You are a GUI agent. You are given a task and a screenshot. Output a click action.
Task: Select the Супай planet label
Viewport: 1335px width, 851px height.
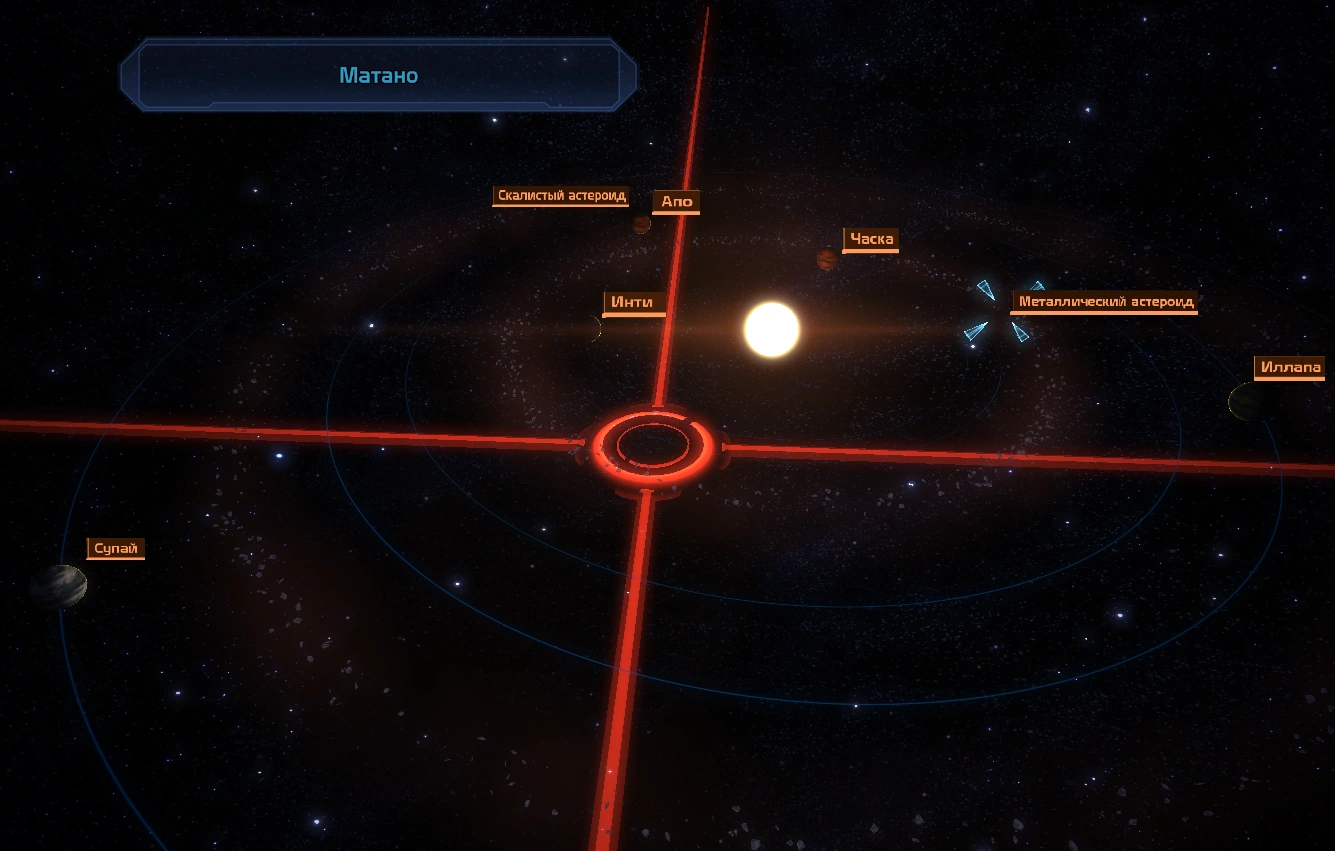[116, 548]
